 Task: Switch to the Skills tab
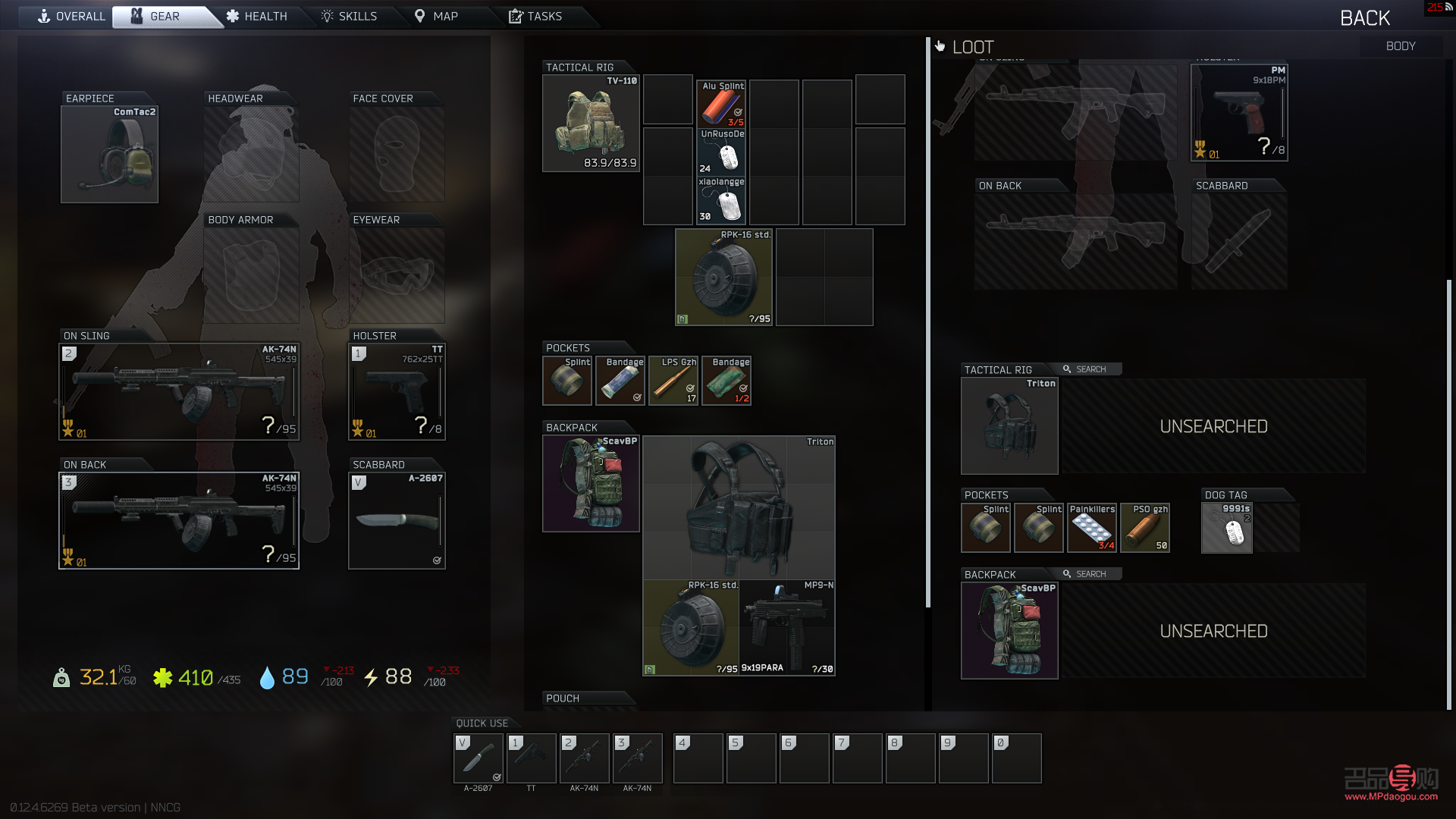coord(349,17)
